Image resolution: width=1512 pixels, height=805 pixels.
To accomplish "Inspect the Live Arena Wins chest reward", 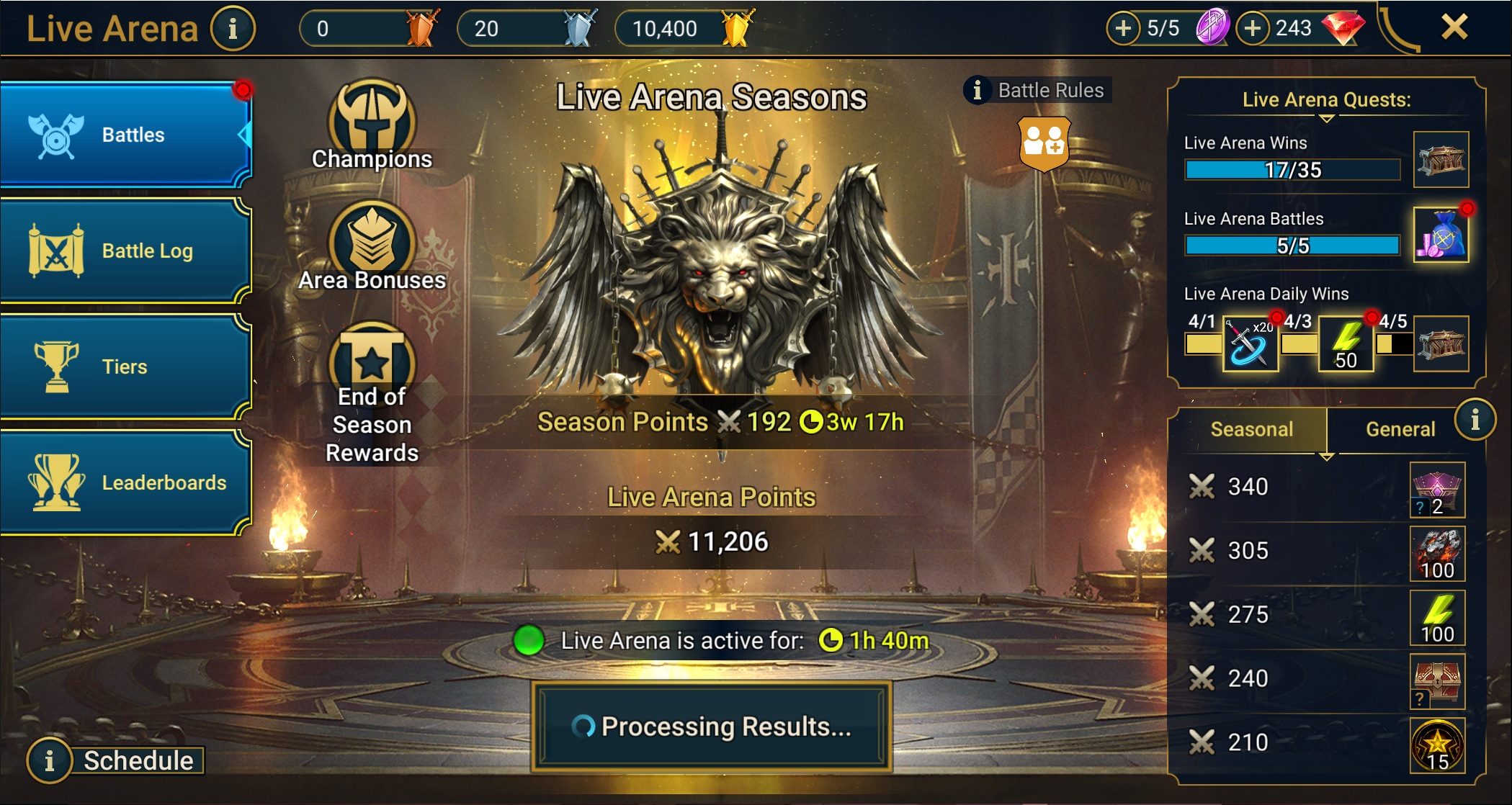I will 1441,159.
